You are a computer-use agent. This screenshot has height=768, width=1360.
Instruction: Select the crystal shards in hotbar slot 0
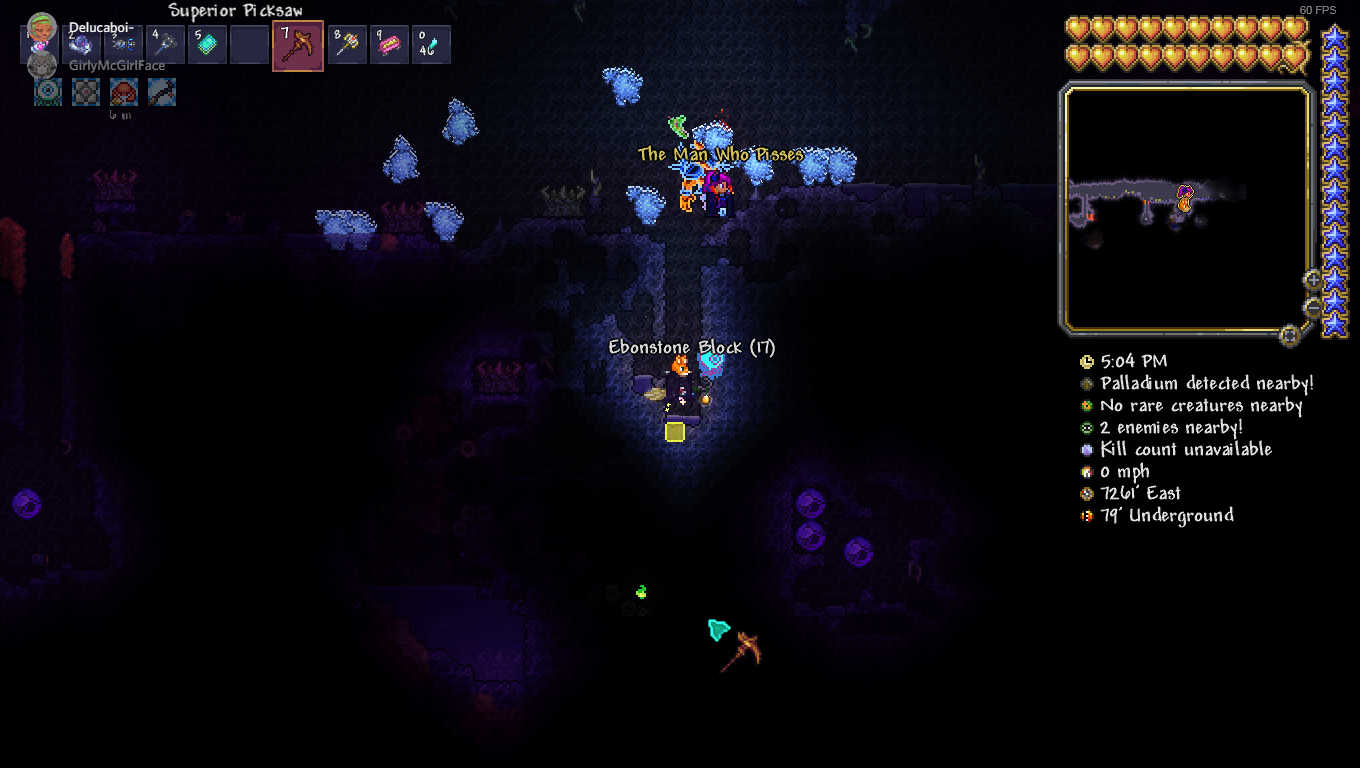(x=430, y=45)
